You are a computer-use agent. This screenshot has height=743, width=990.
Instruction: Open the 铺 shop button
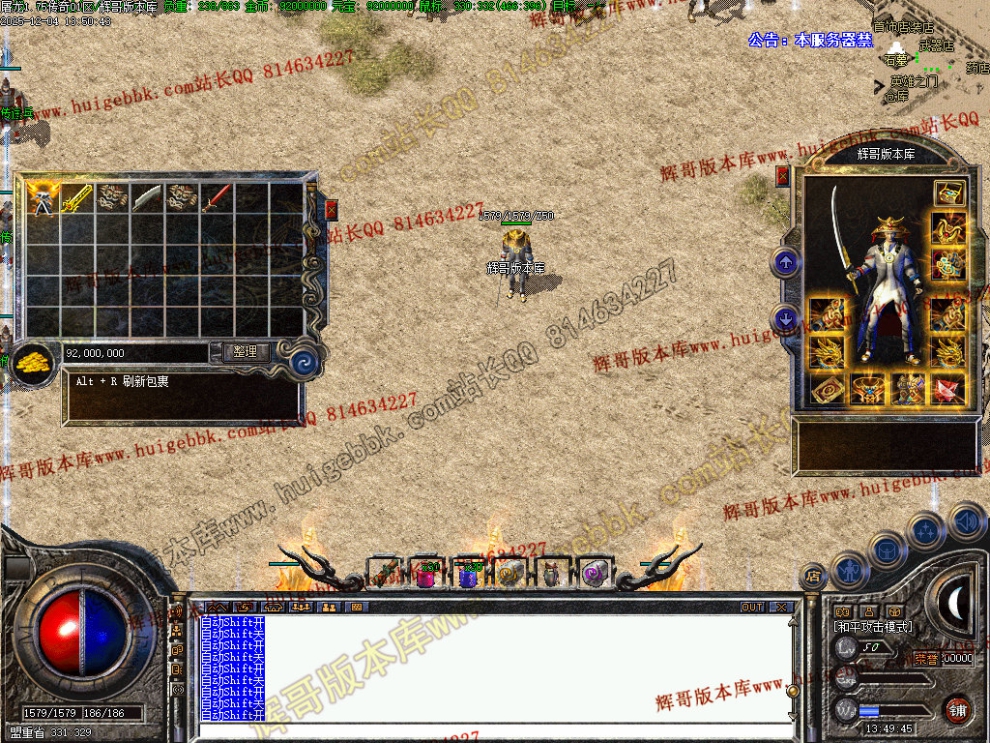(957, 709)
